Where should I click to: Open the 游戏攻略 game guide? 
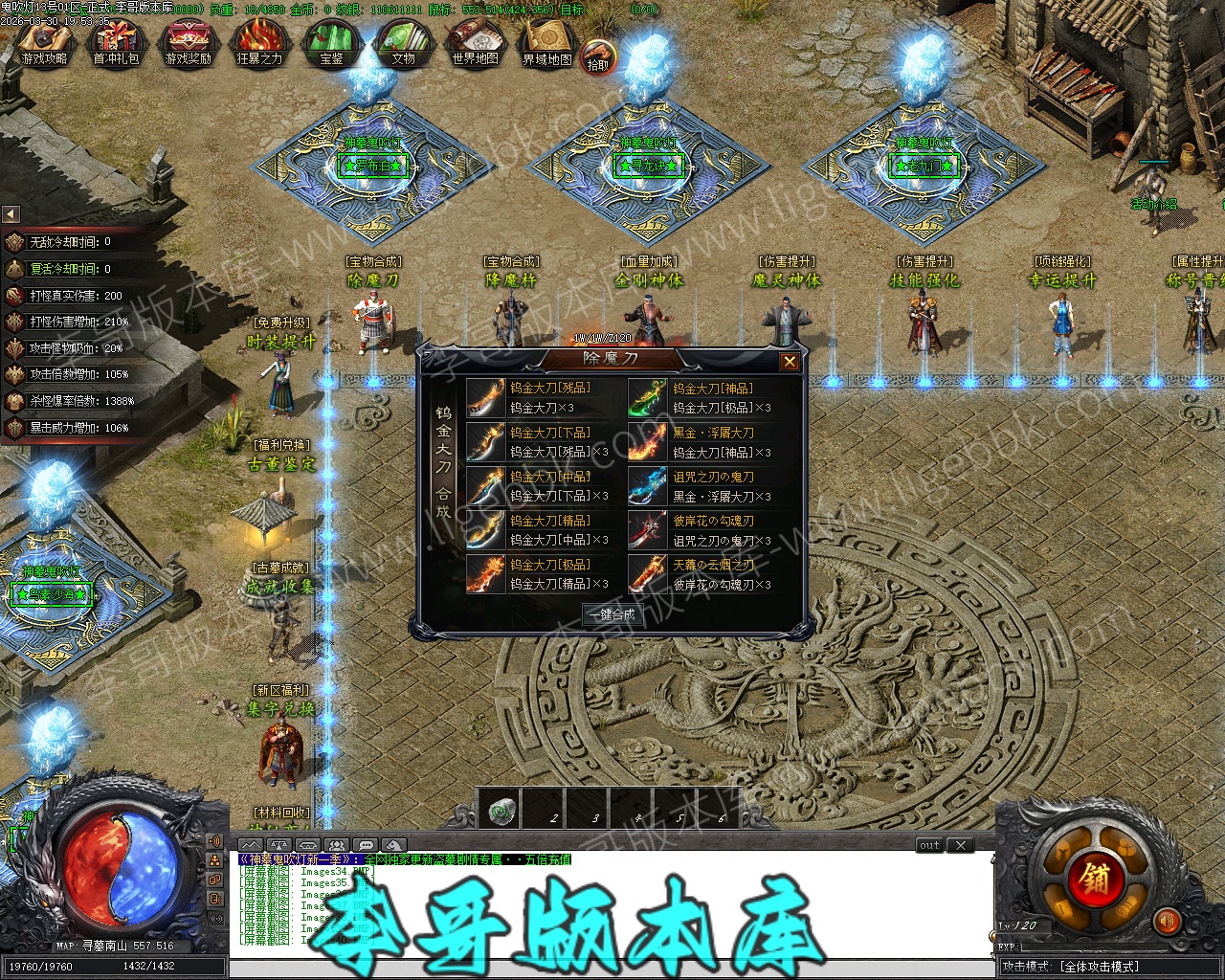click(x=44, y=44)
